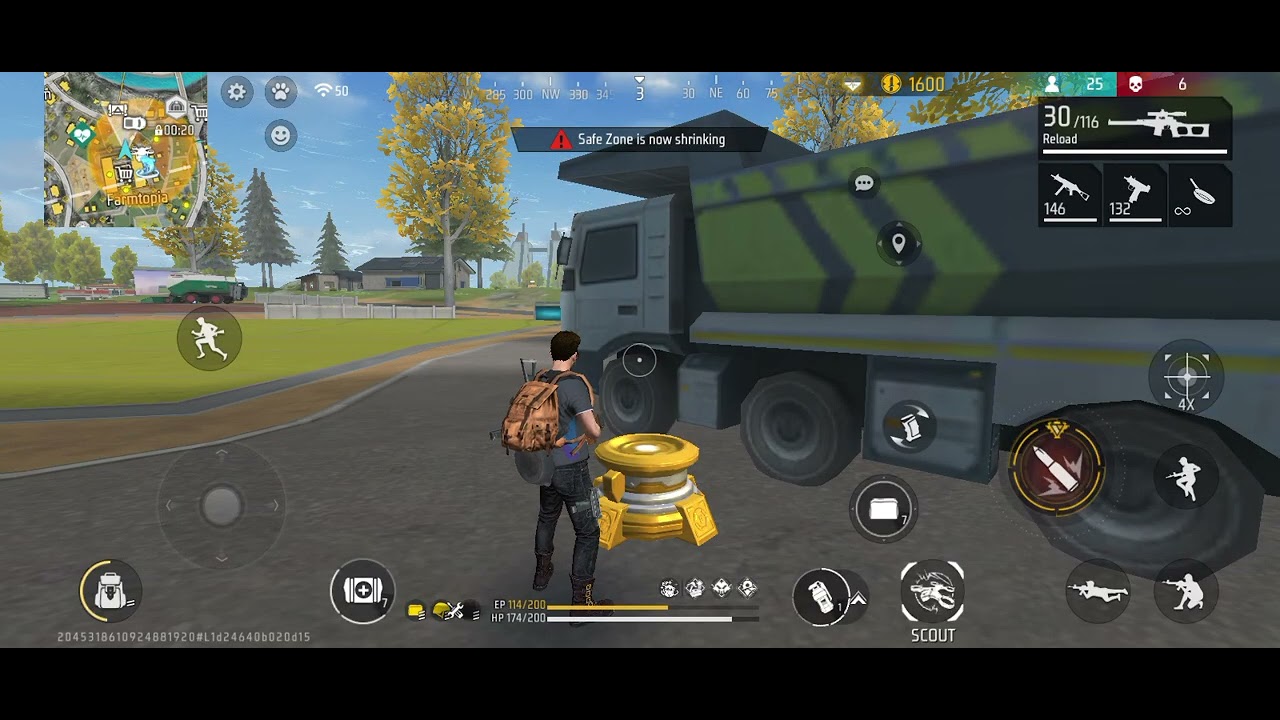Open the Farmtopia minimap
Screen dimensions: 1280x720
[x=125, y=149]
